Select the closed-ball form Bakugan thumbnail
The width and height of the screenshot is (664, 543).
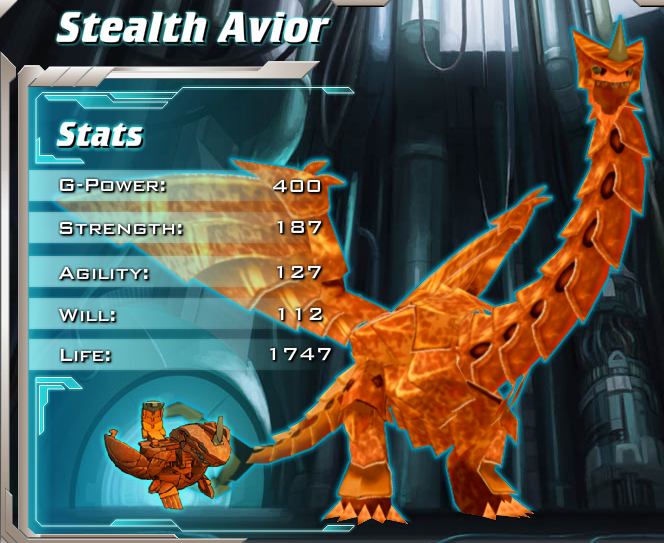click(x=166, y=452)
